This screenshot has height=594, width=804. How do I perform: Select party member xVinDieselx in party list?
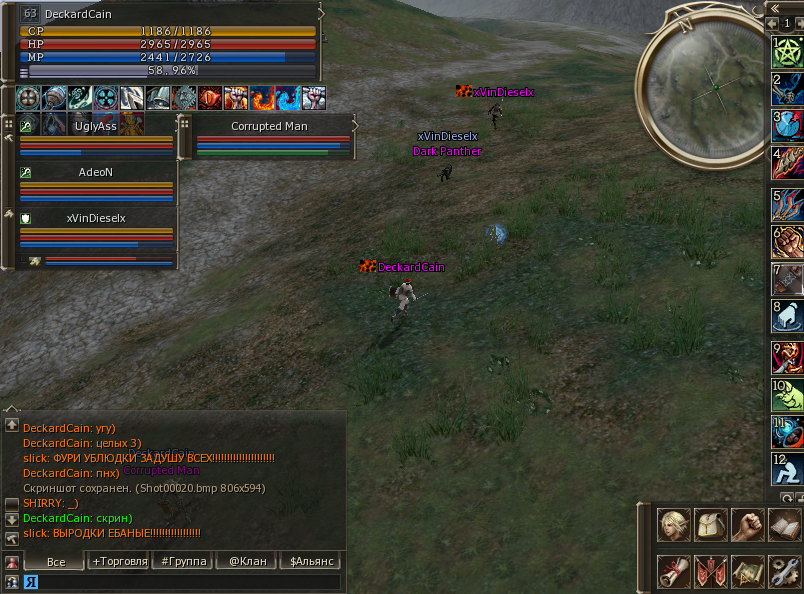tap(96, 218)
